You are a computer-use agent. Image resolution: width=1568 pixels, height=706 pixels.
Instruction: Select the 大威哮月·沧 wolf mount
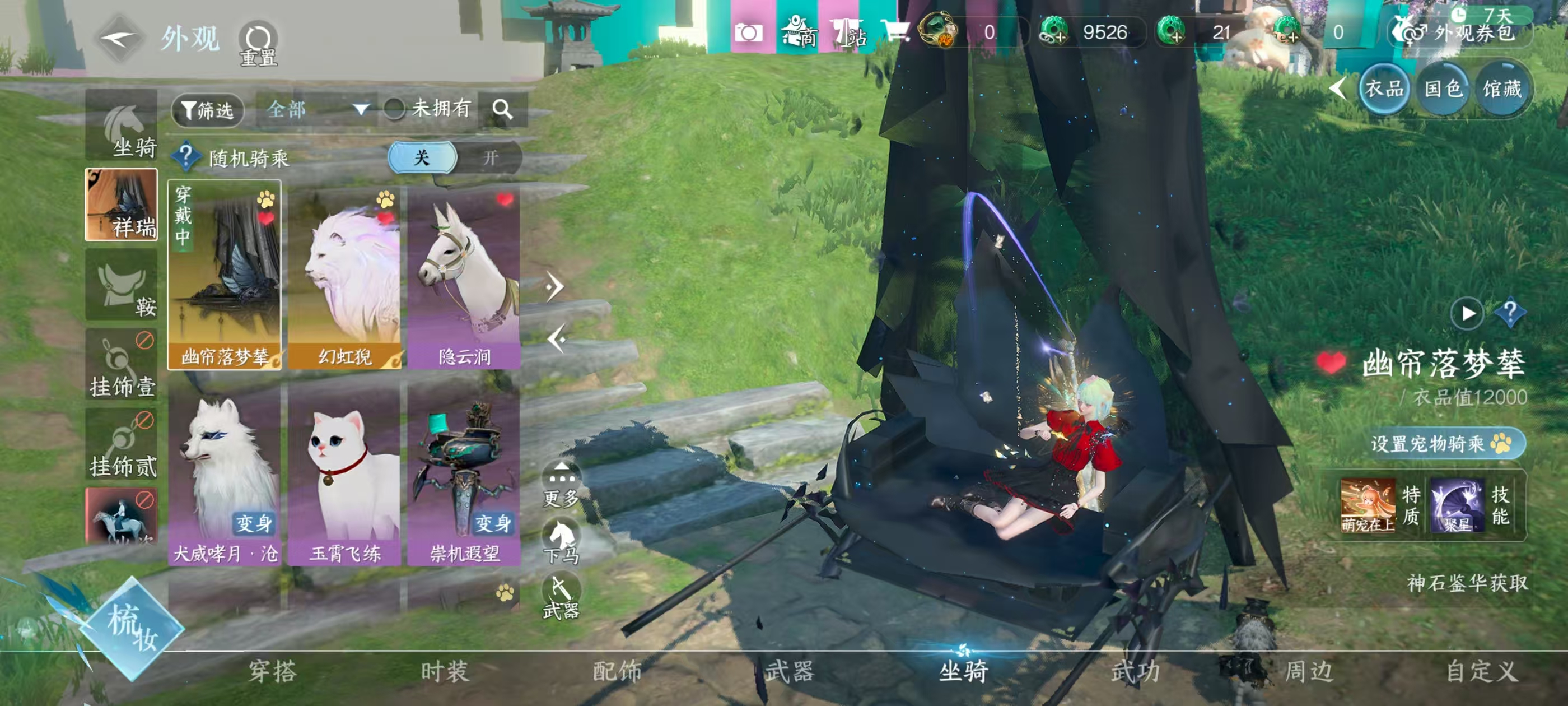click(x=225, y=474)
